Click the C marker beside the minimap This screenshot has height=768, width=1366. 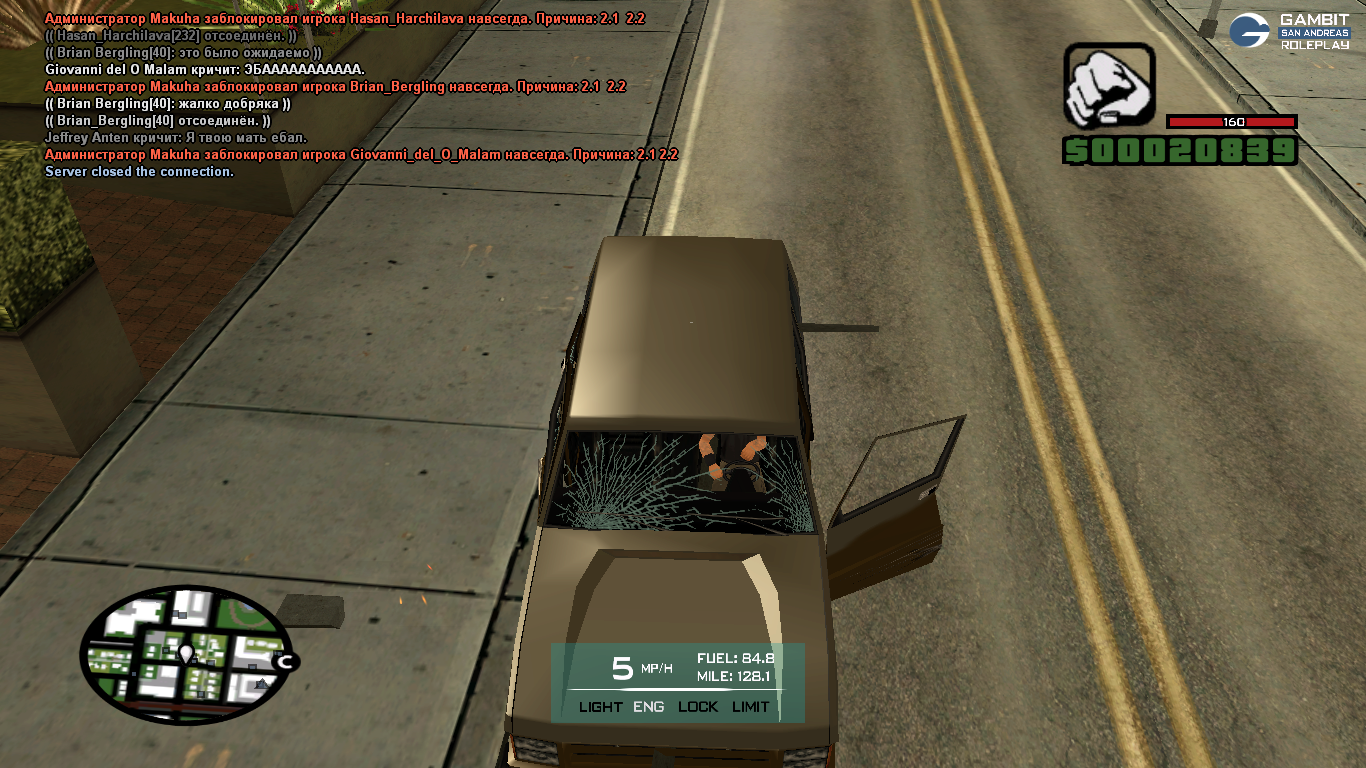(x=286, y=661)
